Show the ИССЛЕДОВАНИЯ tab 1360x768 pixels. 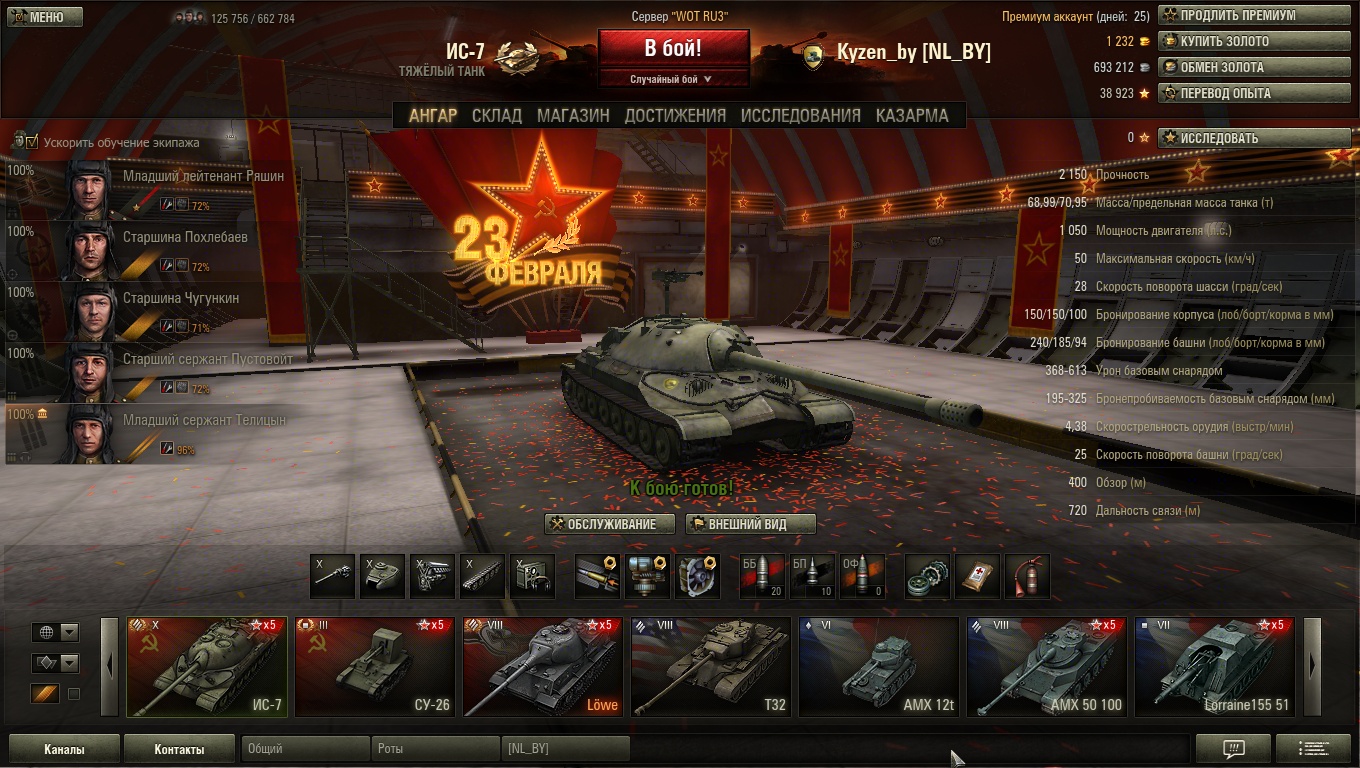[x=800, y=115]
